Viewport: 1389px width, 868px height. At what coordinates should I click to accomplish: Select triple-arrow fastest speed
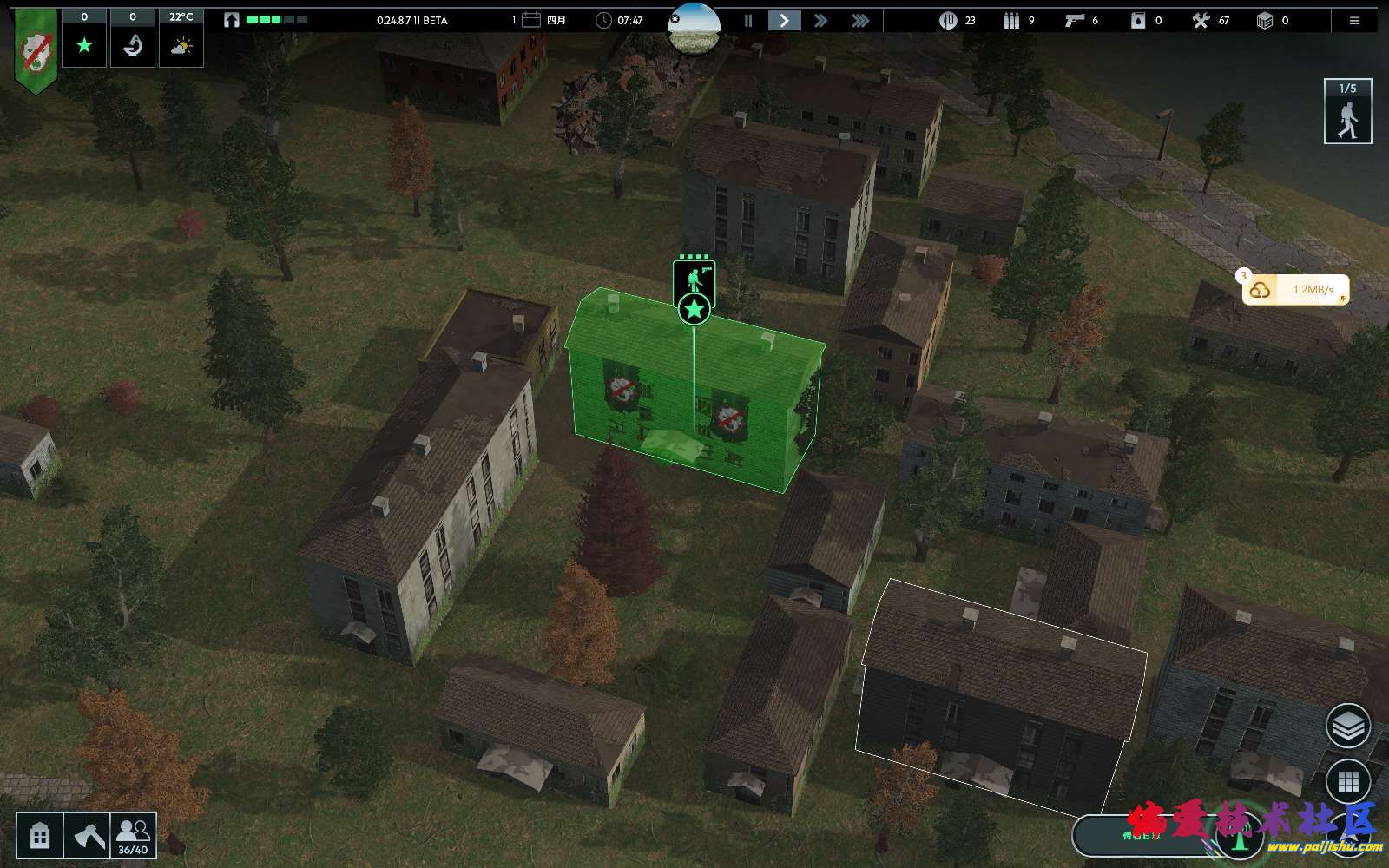tap(859, 20)
